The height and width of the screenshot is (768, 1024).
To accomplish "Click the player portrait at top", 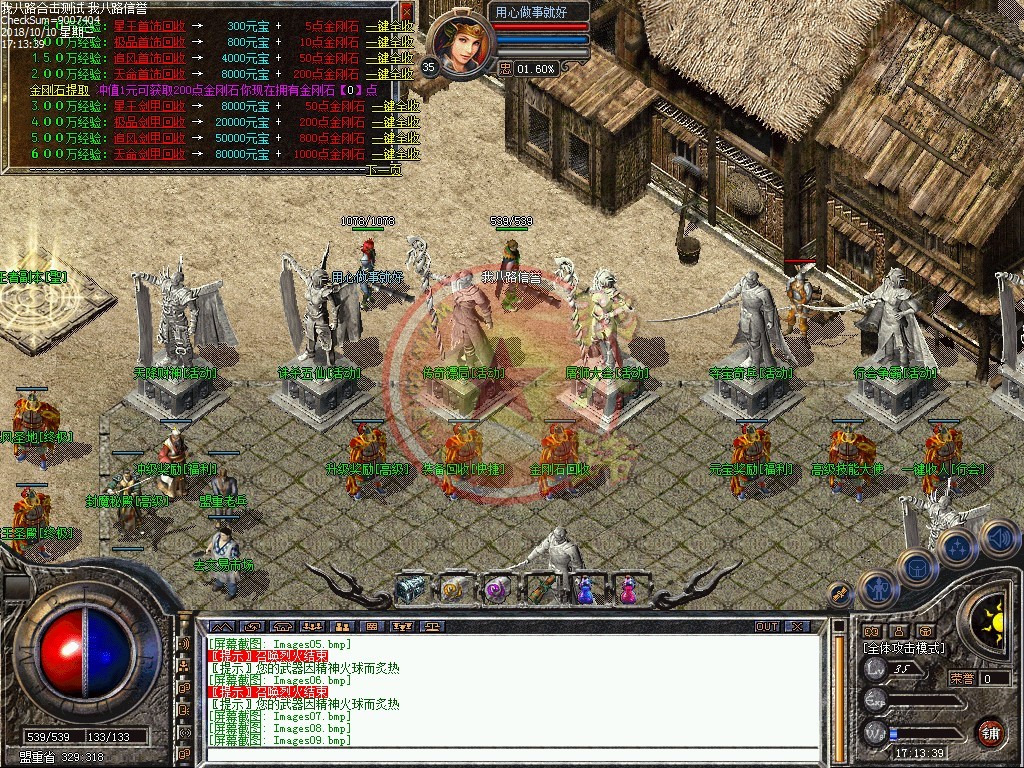I will click(x=462, y=45).
